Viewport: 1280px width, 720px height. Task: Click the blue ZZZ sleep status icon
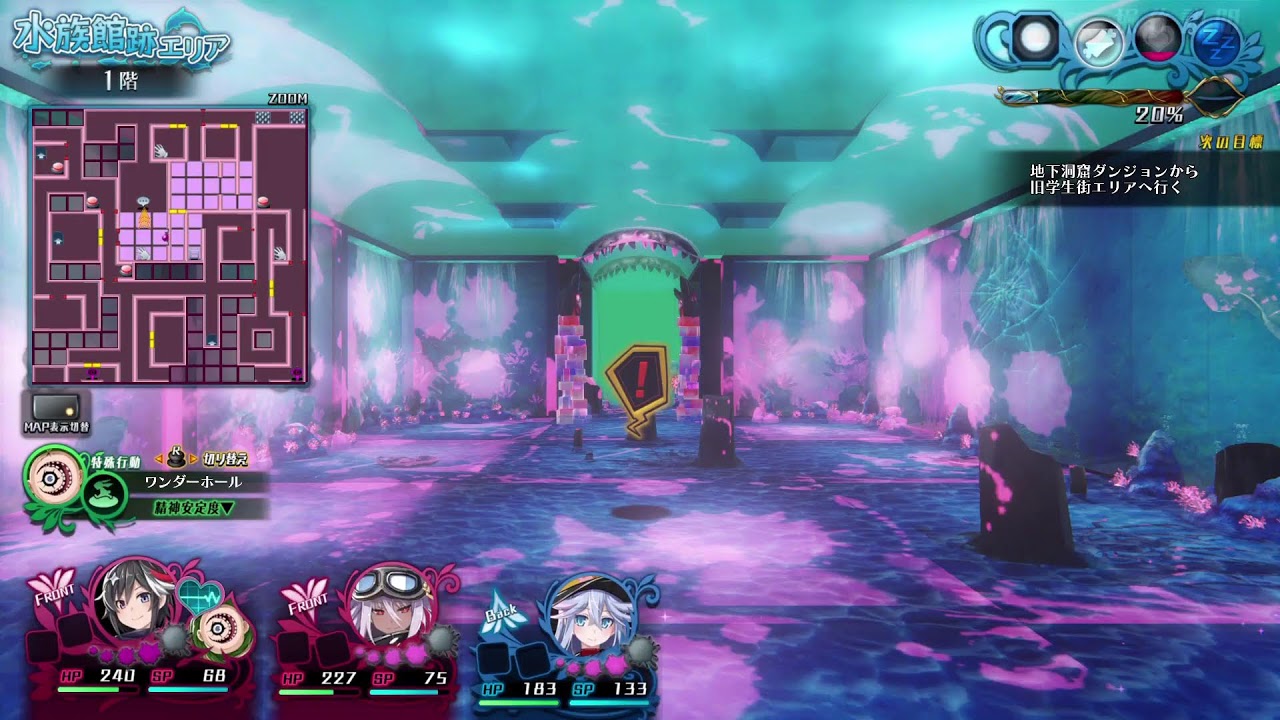tap(1217, 41)
